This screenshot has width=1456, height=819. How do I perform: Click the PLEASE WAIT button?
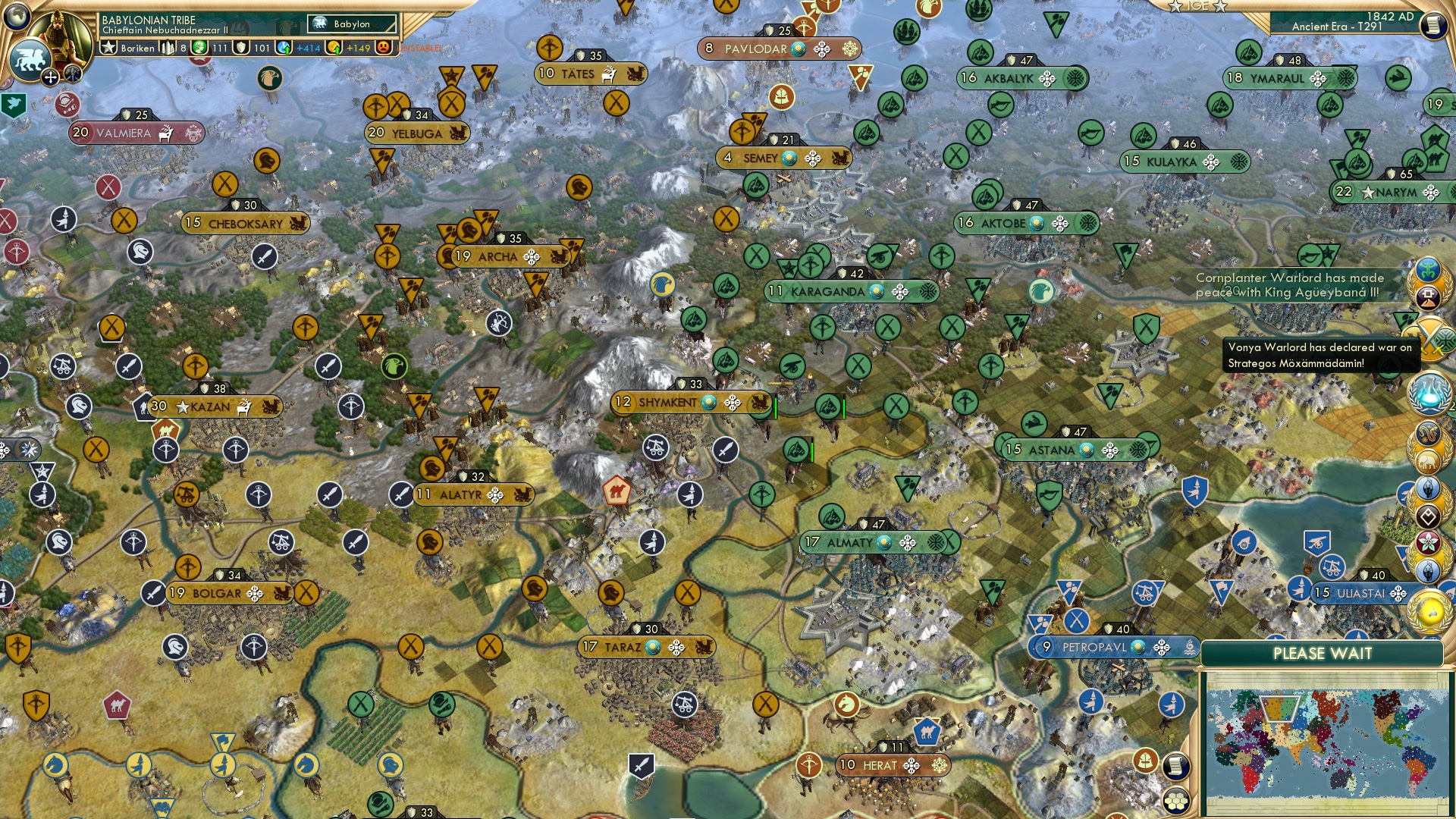click(1323, 653)
